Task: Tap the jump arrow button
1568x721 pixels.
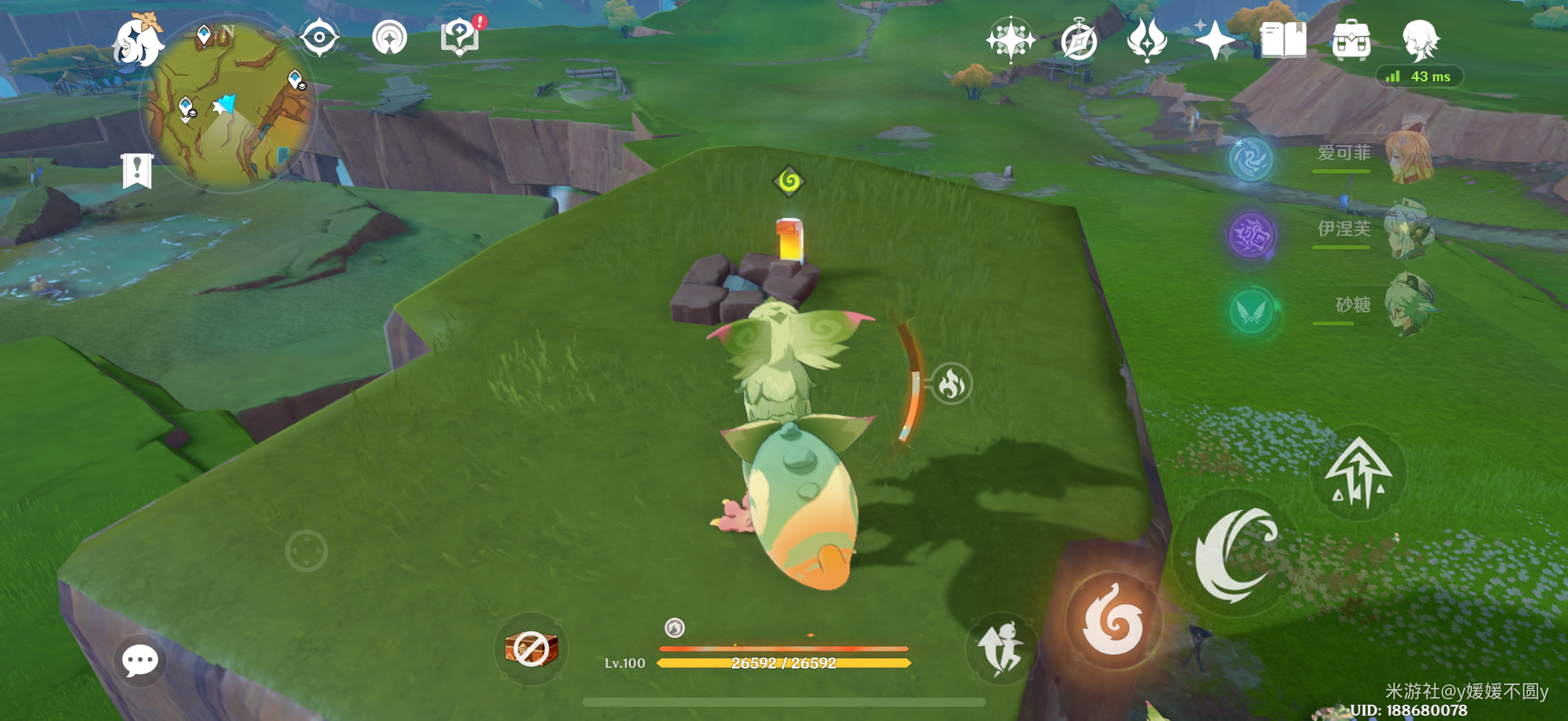Action: click(x=1358, y=473)
